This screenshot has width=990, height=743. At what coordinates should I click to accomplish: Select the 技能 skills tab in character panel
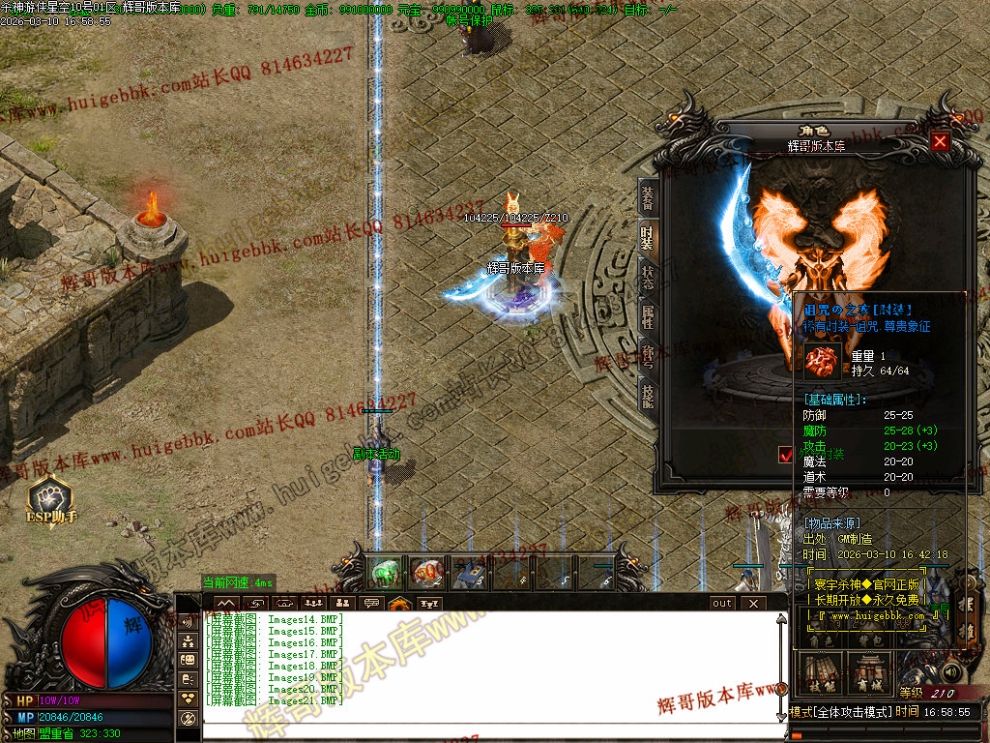click(x=648, y=394)
